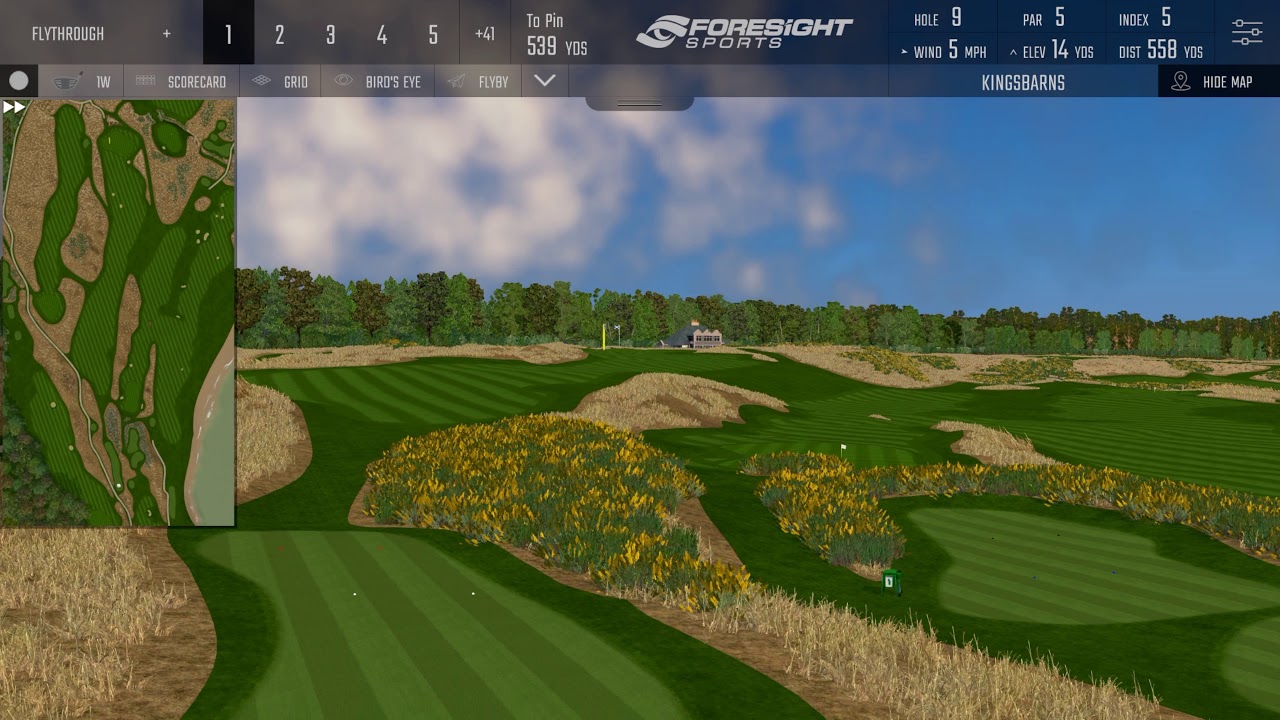Switch to Bird's Eye view
The image size is (1280, 720).
378,82
